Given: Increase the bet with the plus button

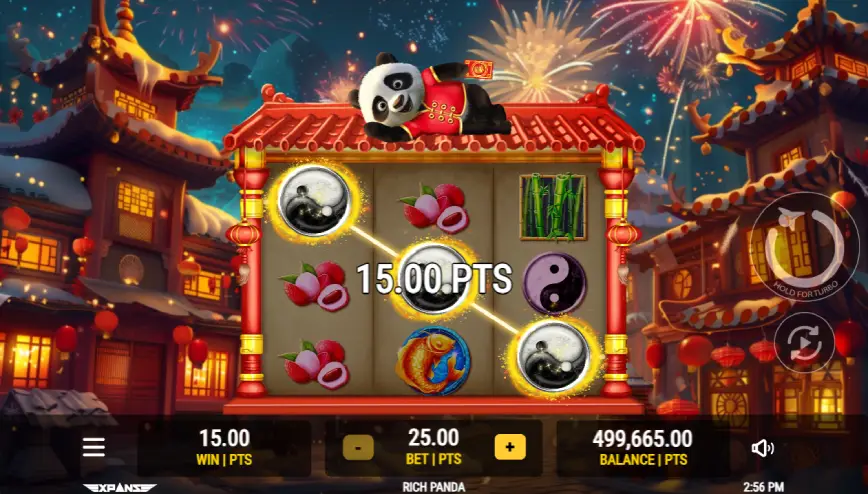Looking at the screenshot, I should (509, 447).
